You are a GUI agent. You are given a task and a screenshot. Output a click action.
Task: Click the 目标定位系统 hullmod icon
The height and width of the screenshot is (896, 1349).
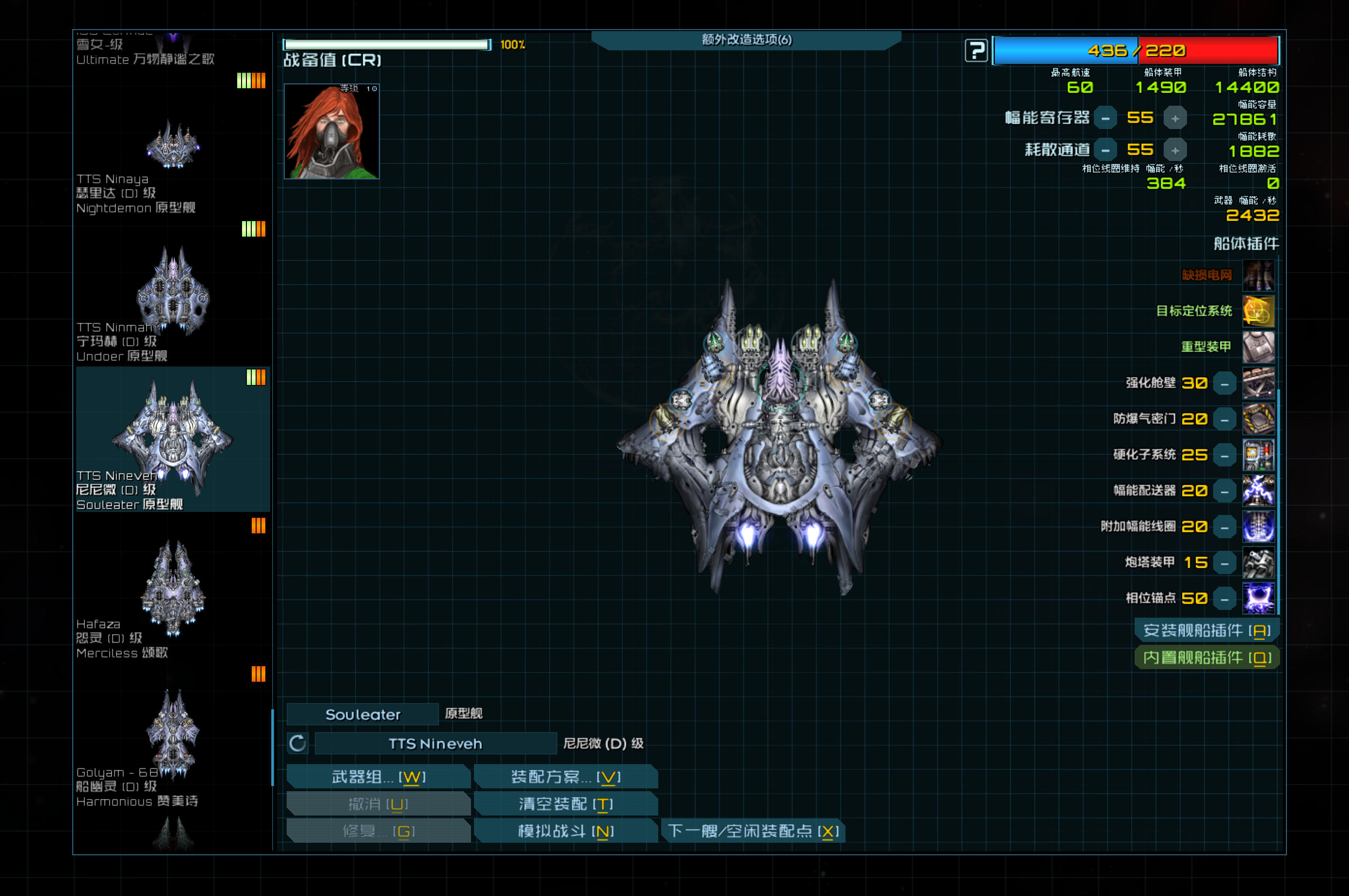pyautogui.click(x=1258, y=311)
